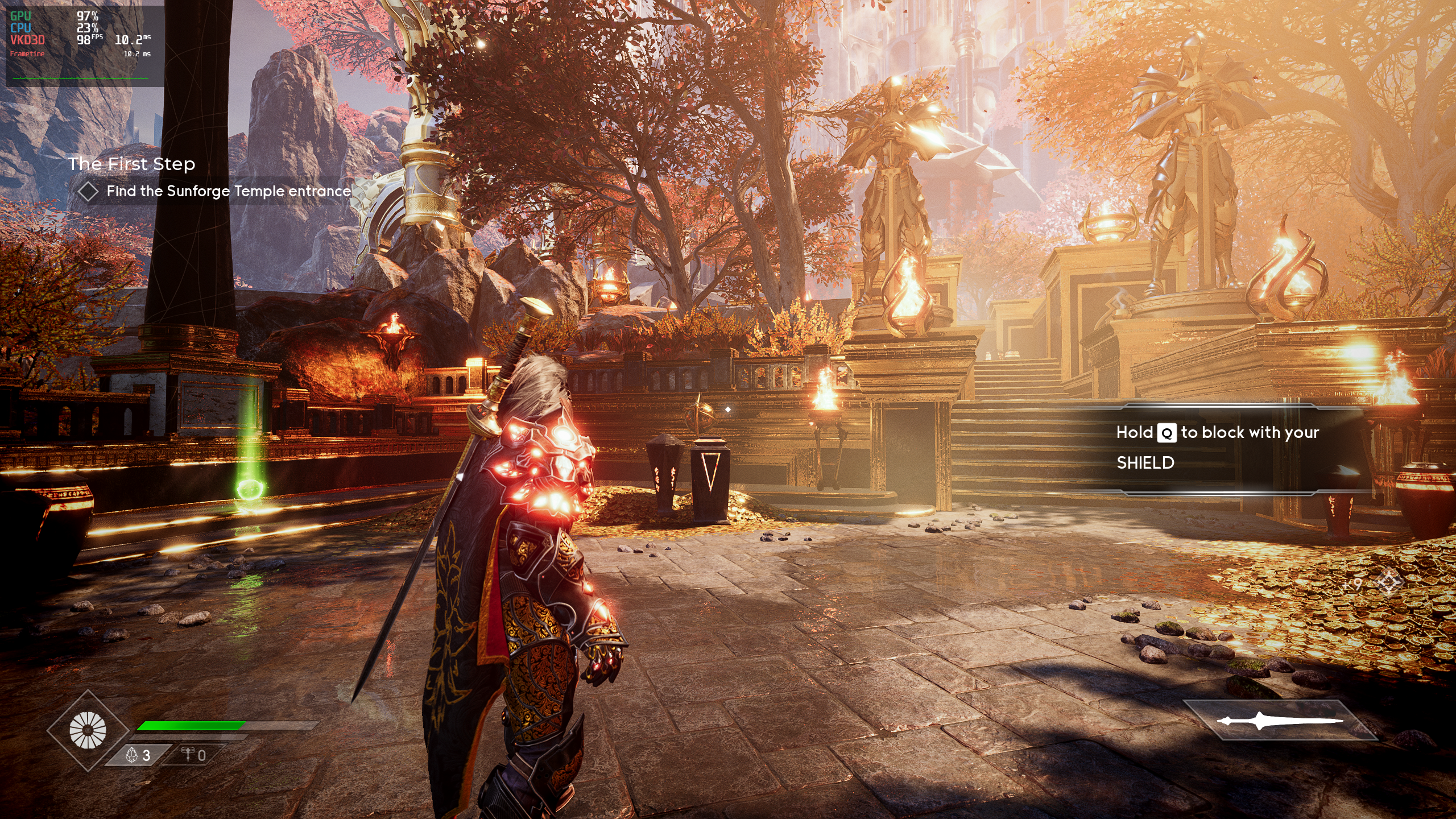Screen dimensions: 1456x819
Task: Select the Find the Sunforge Temple entrance objective
Action: click(227, 191)
